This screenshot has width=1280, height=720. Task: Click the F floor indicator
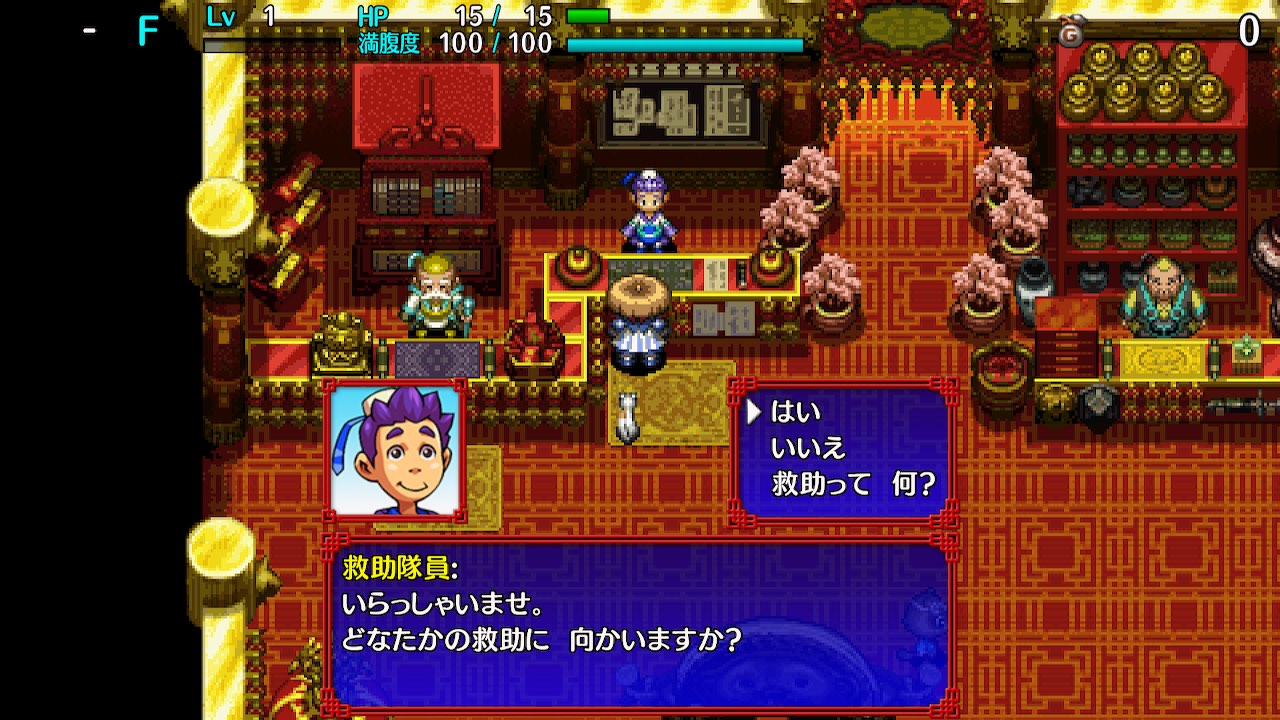pos(145,30)
